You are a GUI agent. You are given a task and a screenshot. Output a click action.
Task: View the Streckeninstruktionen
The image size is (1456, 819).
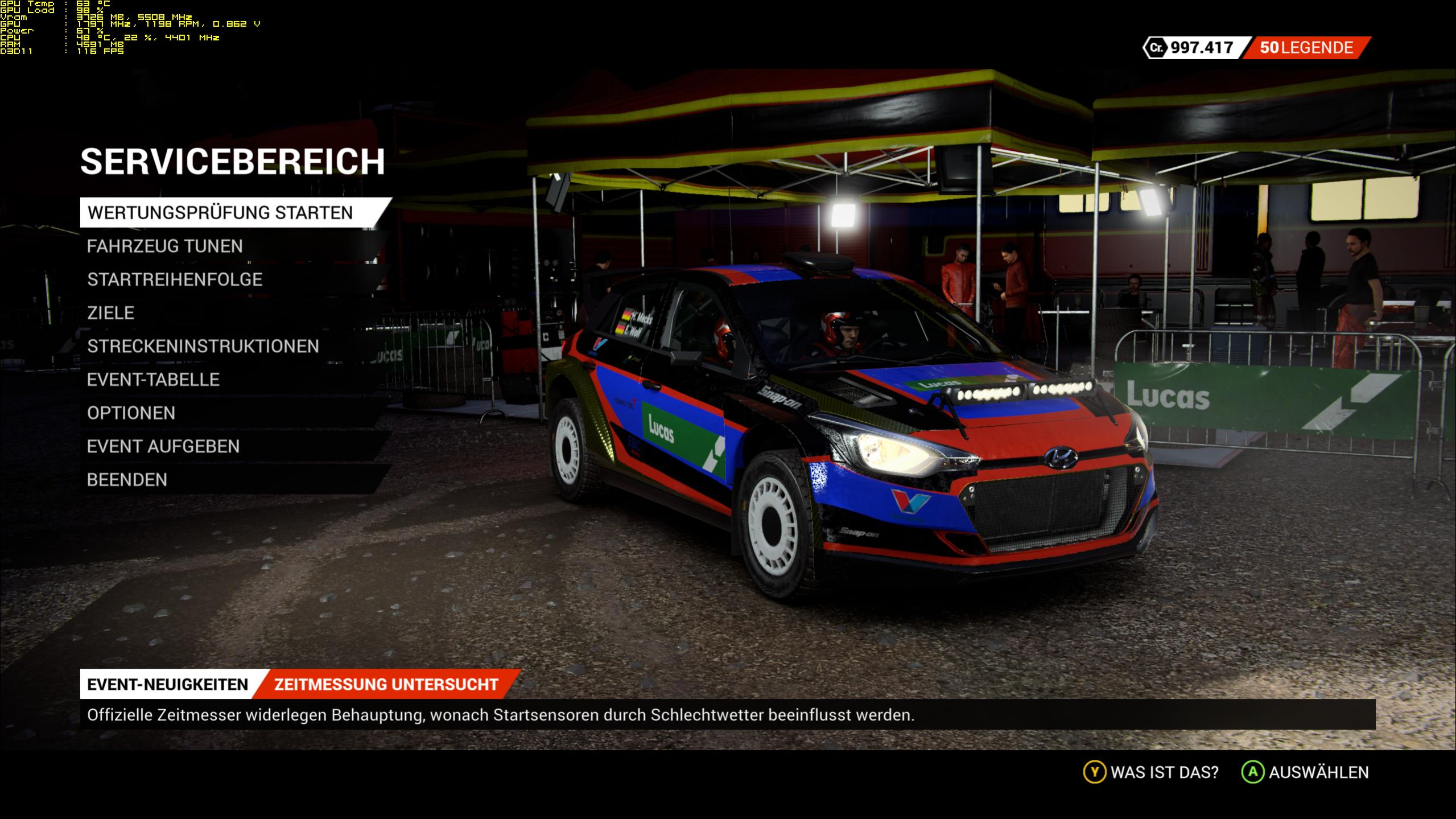click(x=203, y=346)
